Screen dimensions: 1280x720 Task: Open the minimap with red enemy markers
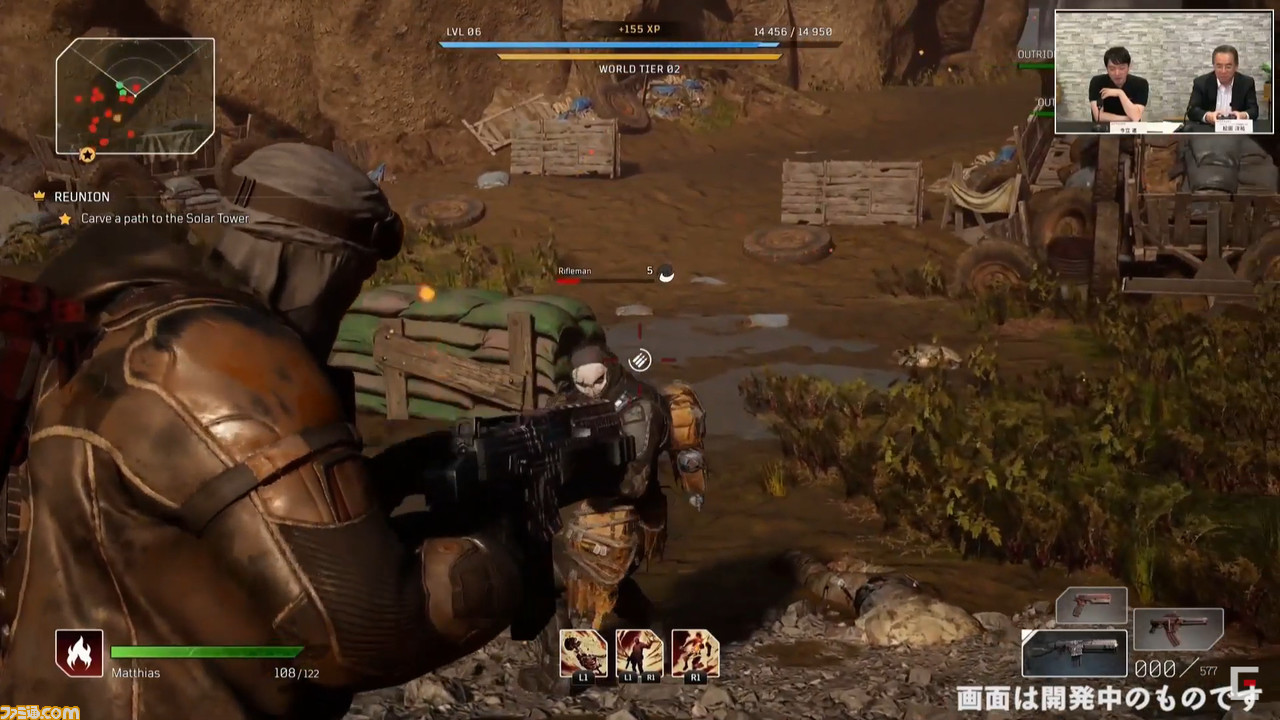[135, 96]
